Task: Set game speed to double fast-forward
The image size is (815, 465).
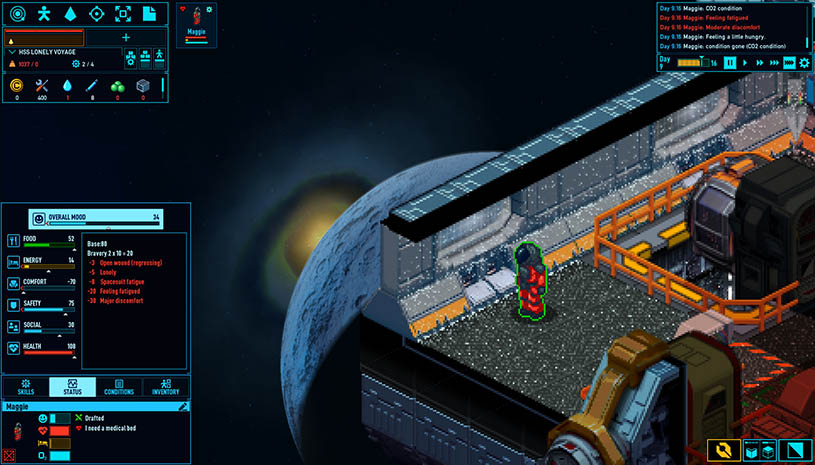Action: [x=760, y=62]
